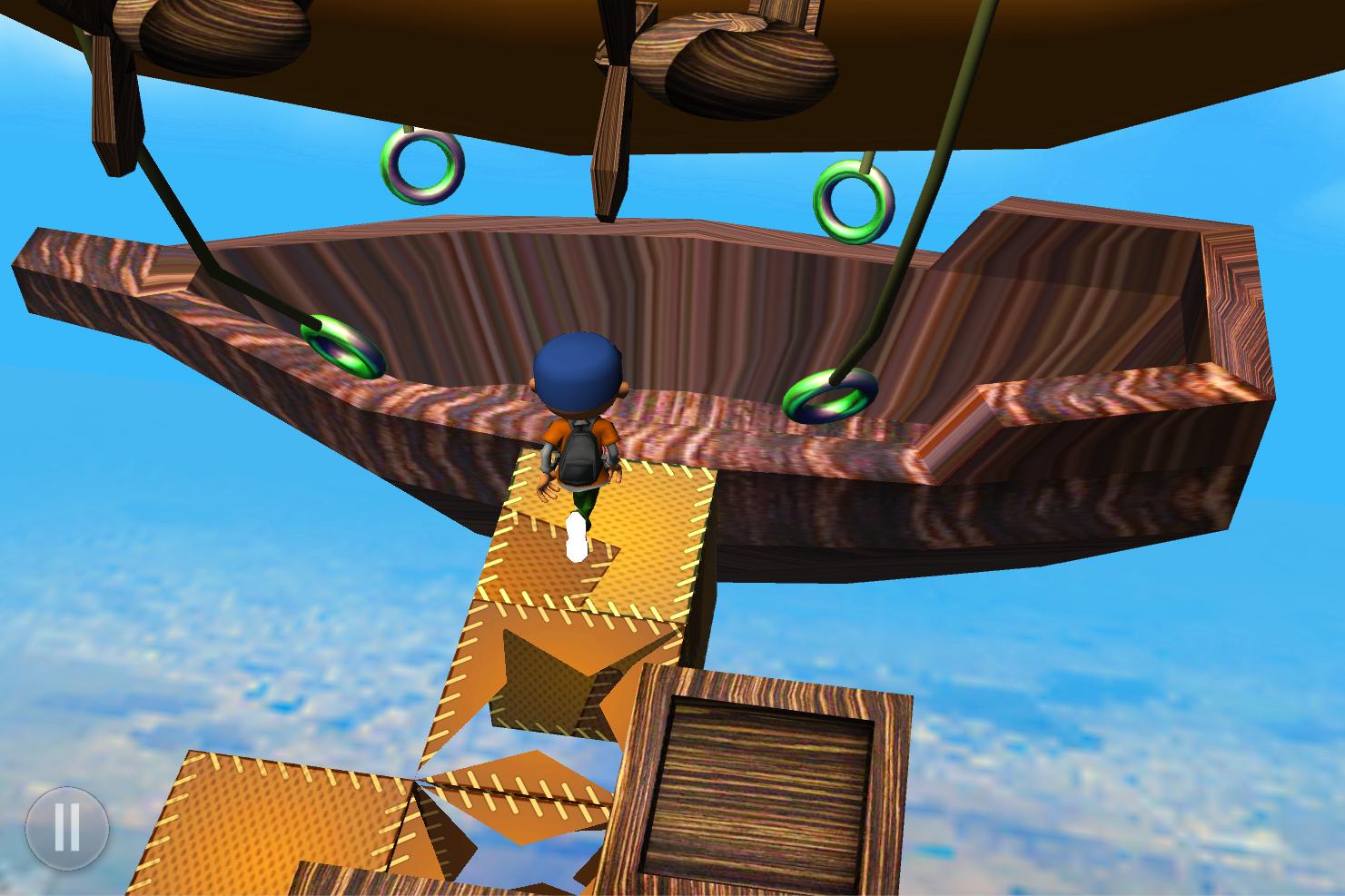Tap the character's blue hat
Screen dimensions: 1345x896
(x=576, y=372)
